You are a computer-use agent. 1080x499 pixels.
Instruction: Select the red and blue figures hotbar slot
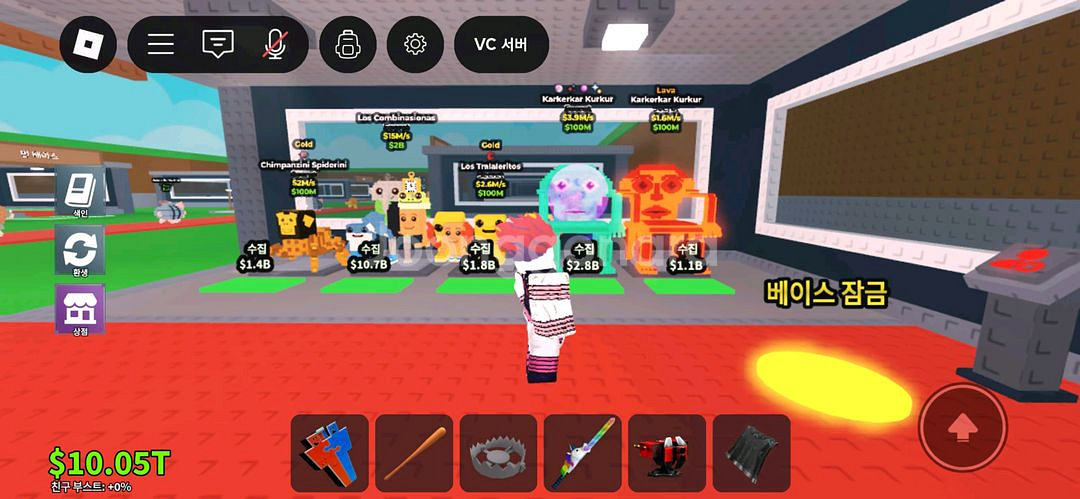330,453
